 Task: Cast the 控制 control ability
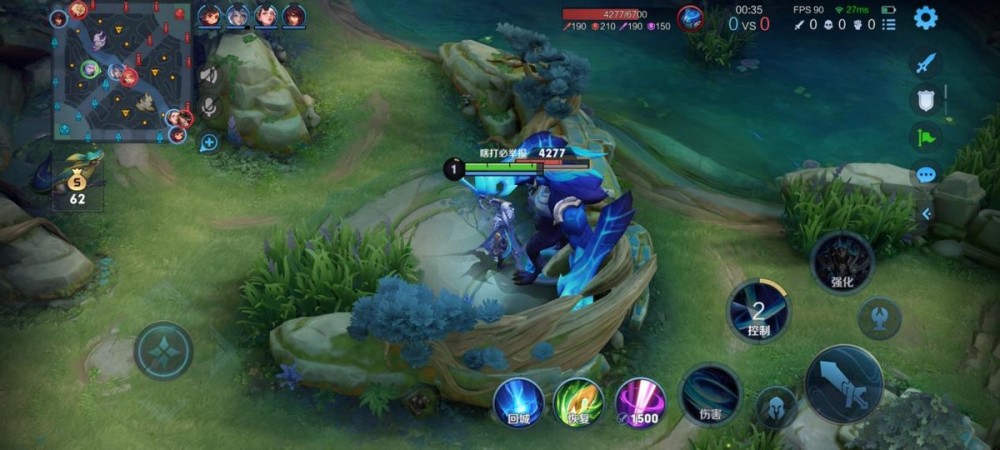click(758, 310)
